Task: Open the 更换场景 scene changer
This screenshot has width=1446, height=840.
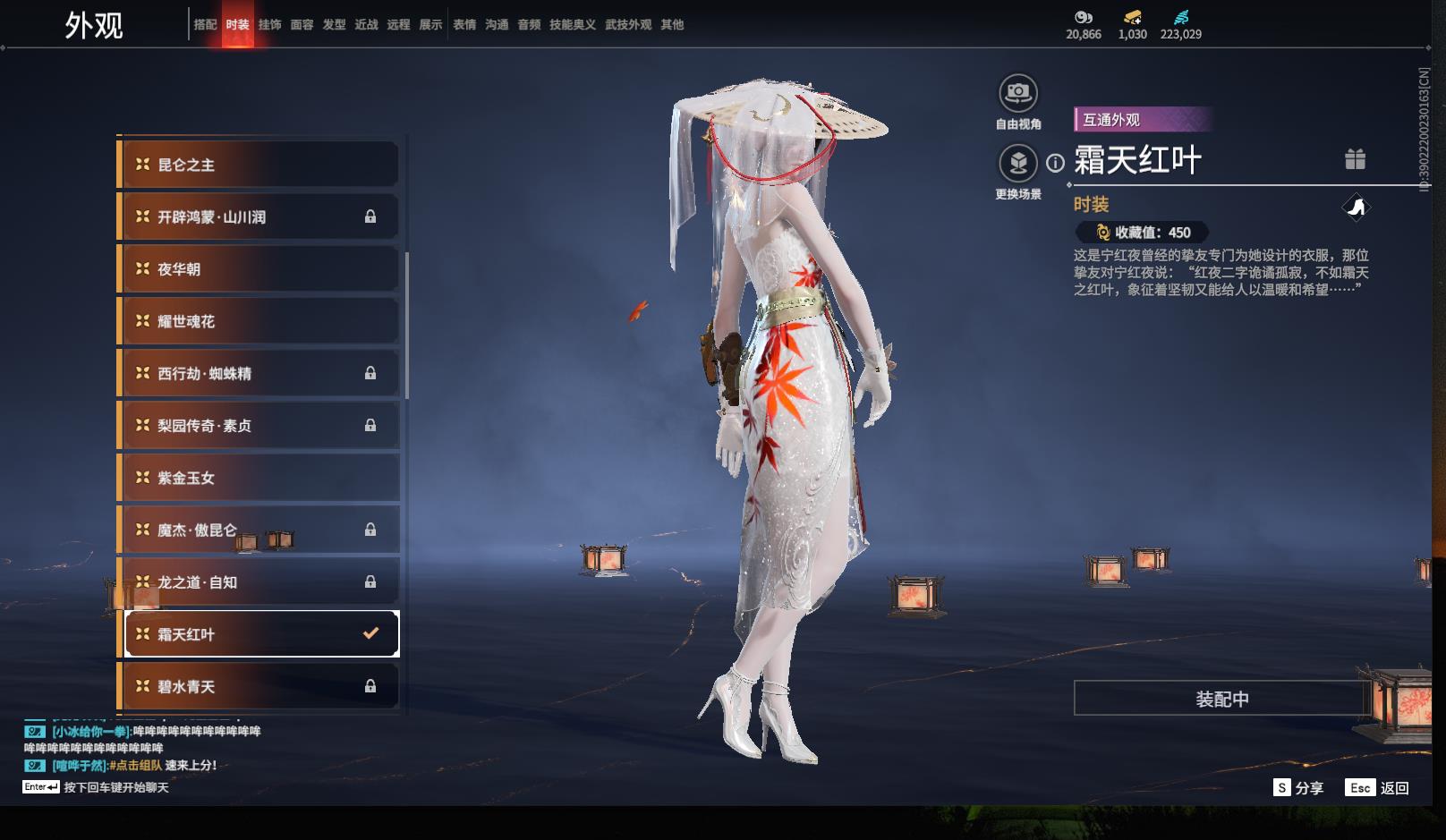Action: [1018, 164]
